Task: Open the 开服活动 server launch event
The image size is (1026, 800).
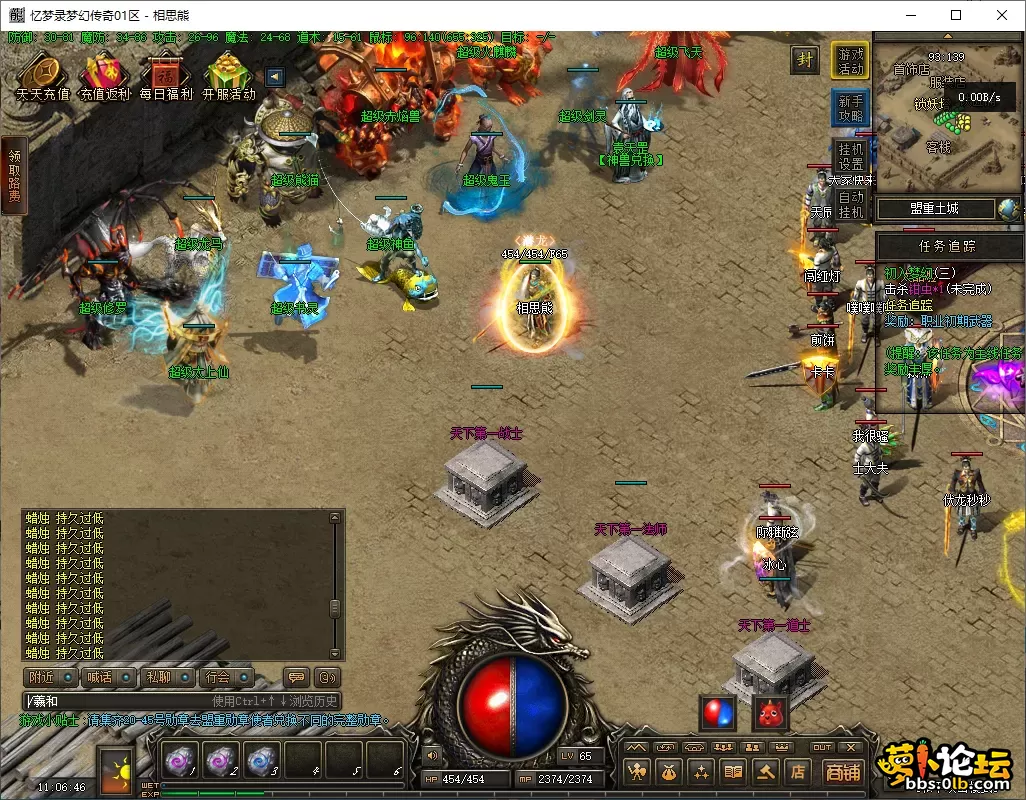Action: coord(229,75)
